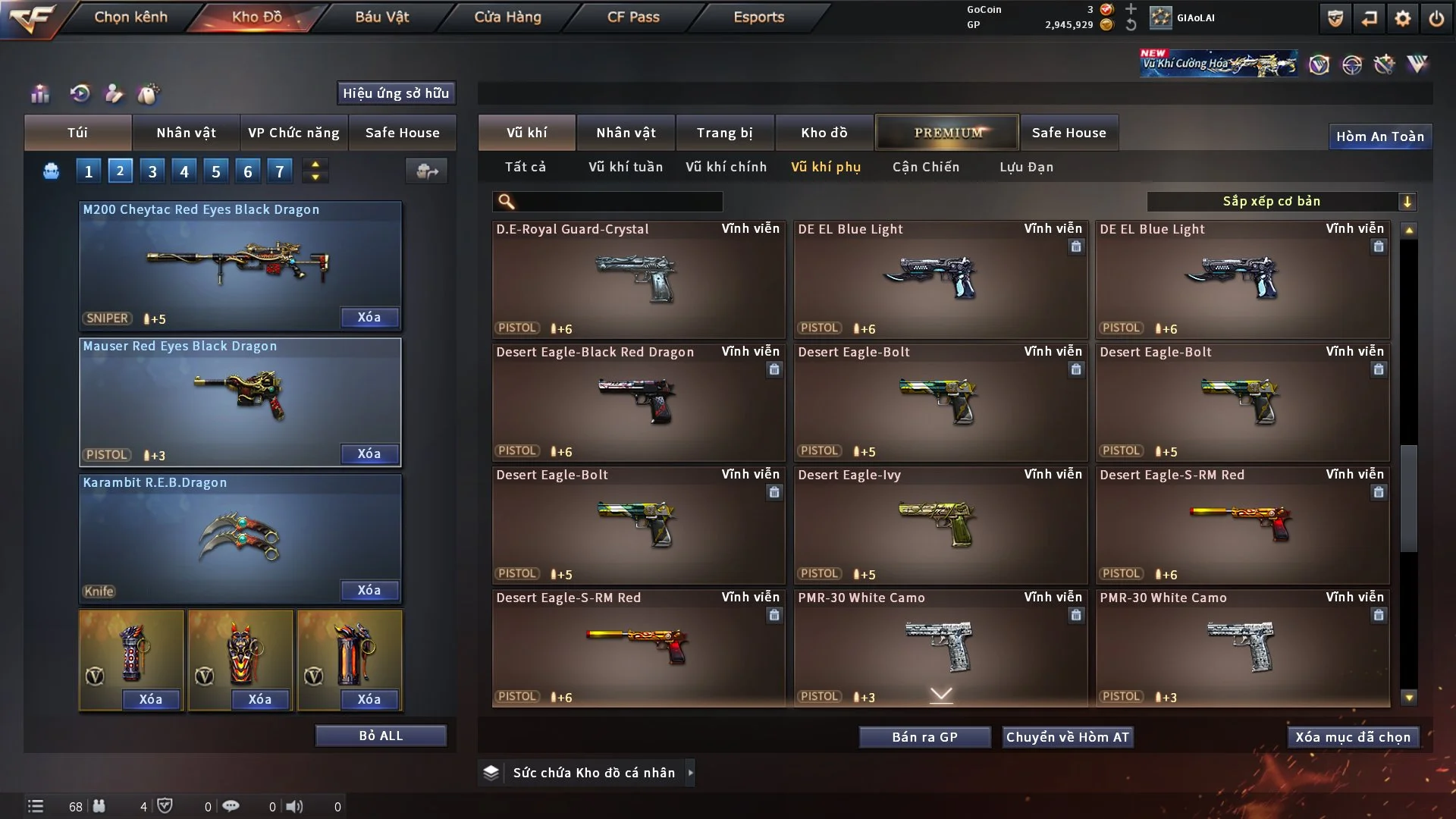Click the Bán ra GP sell button
The image size is (1456, 819).
[x=924, y=737]
